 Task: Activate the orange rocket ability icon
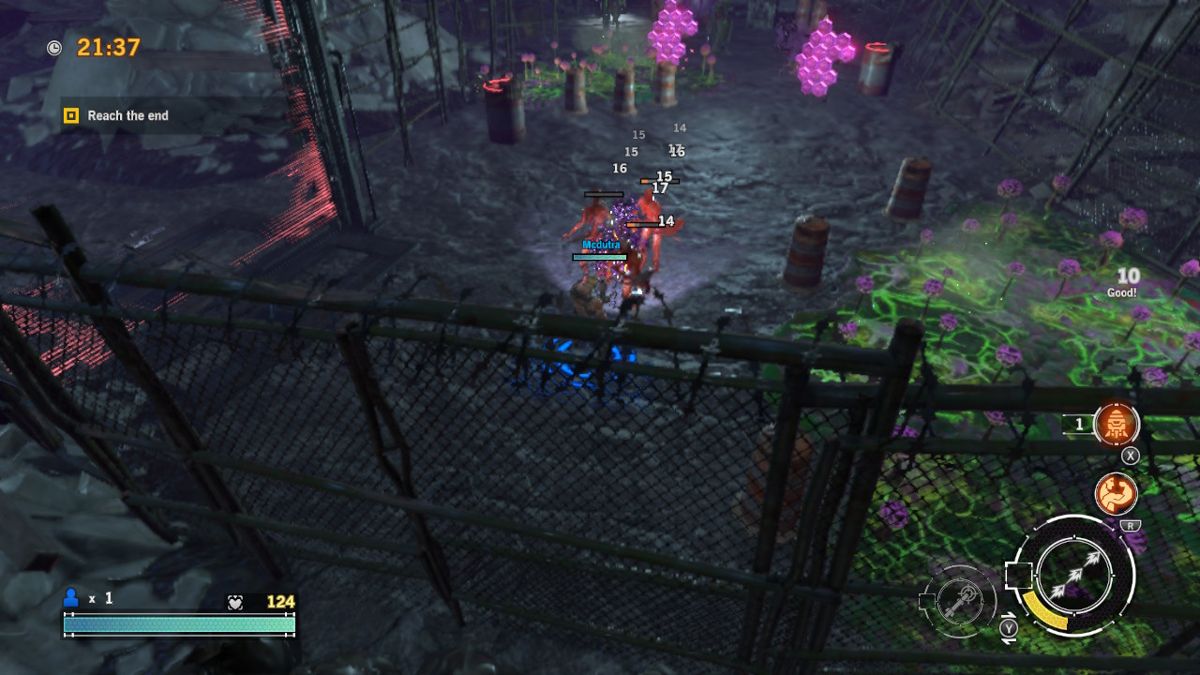click(x=1116, y=425)
